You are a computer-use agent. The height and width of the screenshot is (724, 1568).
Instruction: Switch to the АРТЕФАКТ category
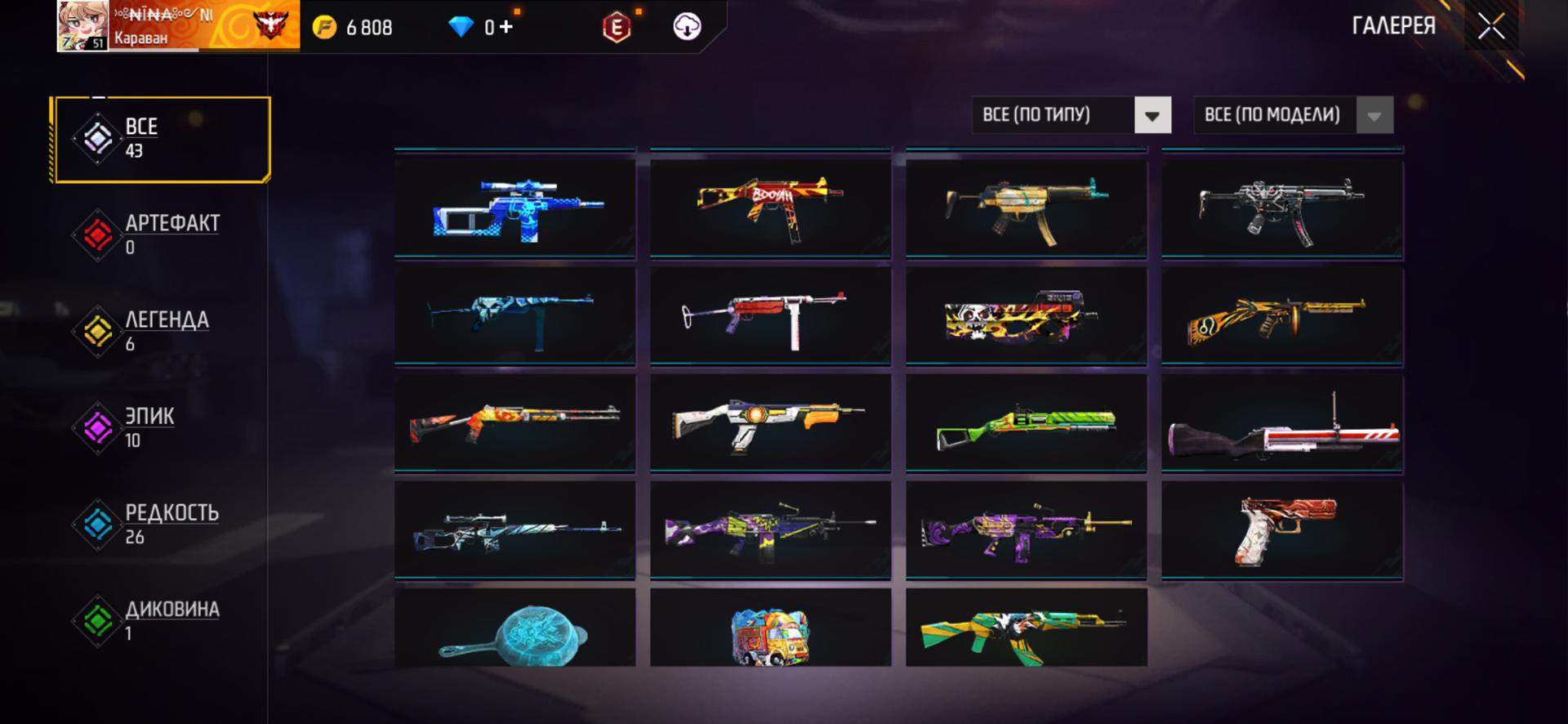[x=161, y=235]
